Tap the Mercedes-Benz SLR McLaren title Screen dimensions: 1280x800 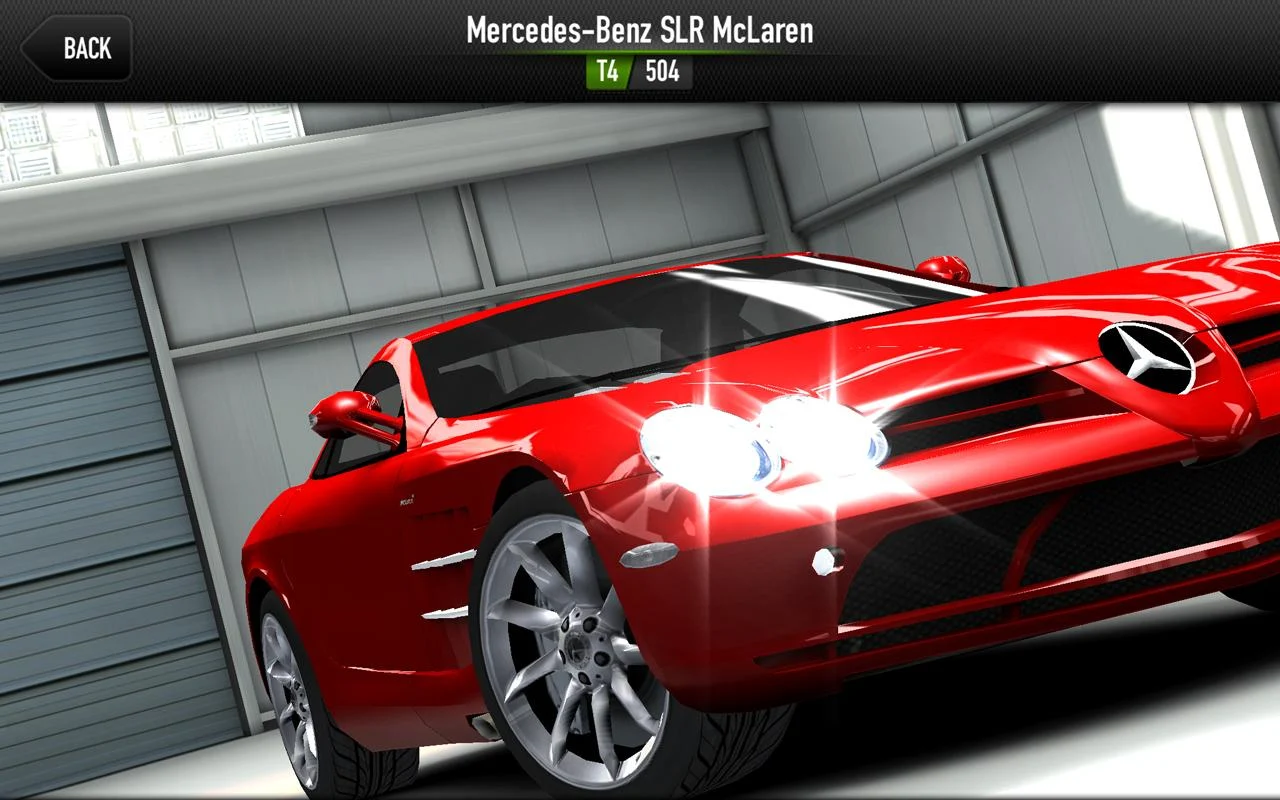coord(640,30)
